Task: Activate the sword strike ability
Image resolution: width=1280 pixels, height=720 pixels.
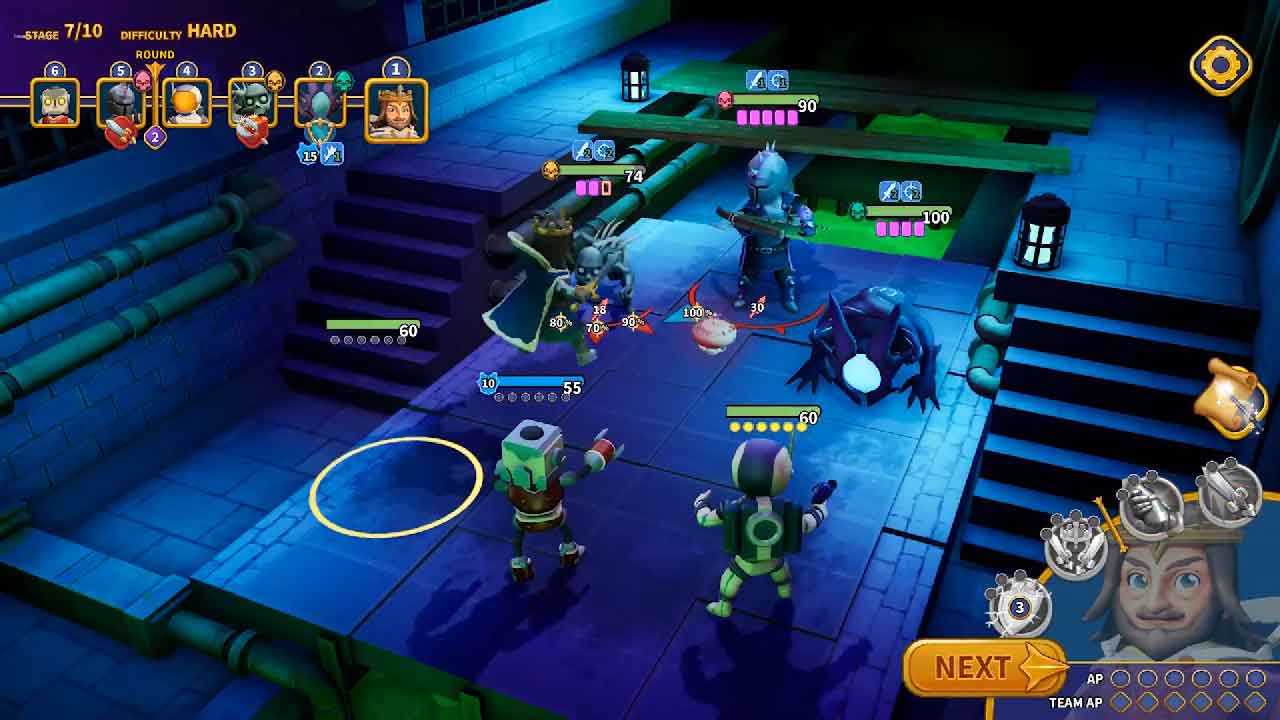Action: (x=1227, y=490)
